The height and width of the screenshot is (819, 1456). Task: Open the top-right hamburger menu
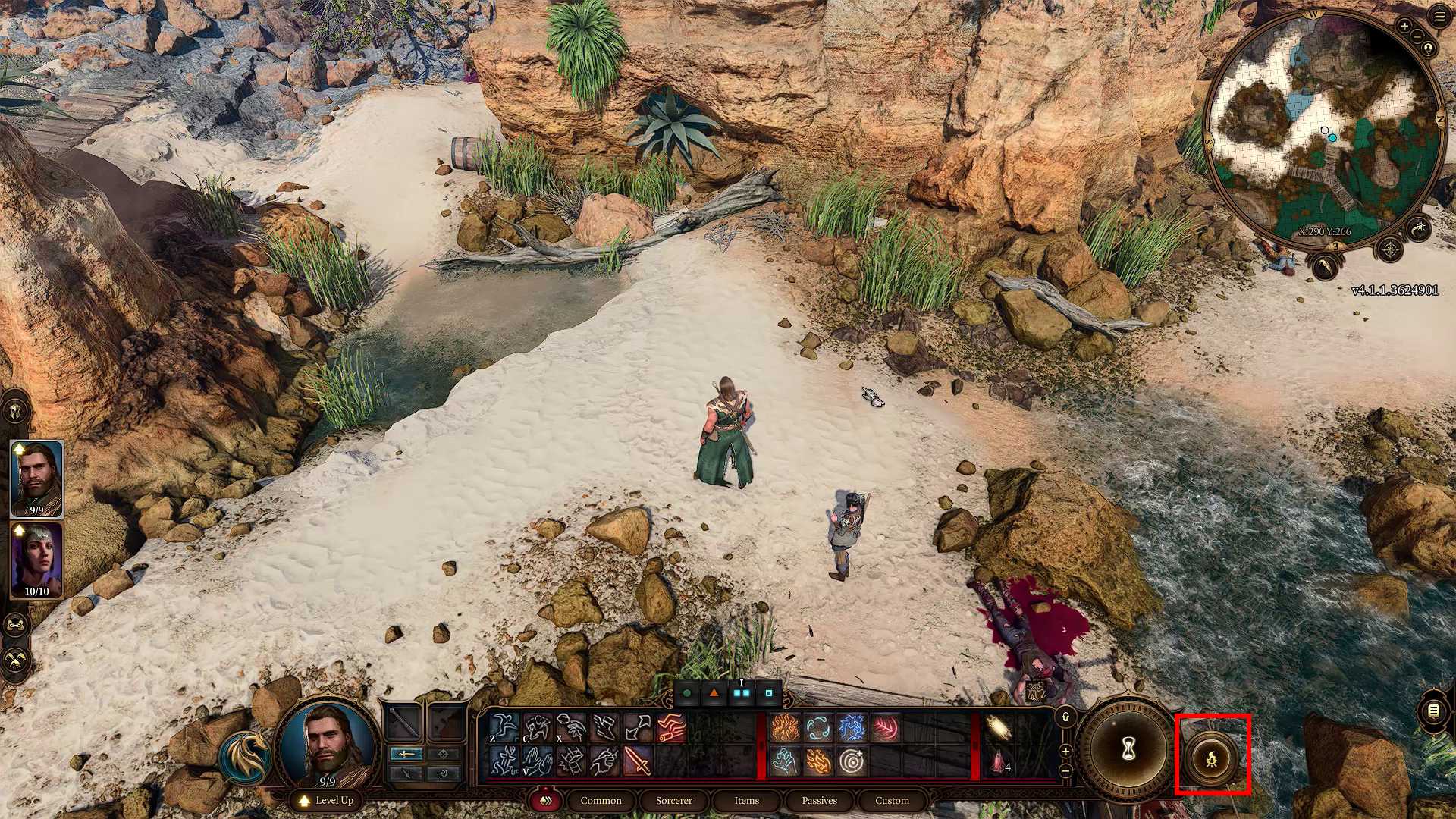pyautogui.click(x=1440, y=17)
